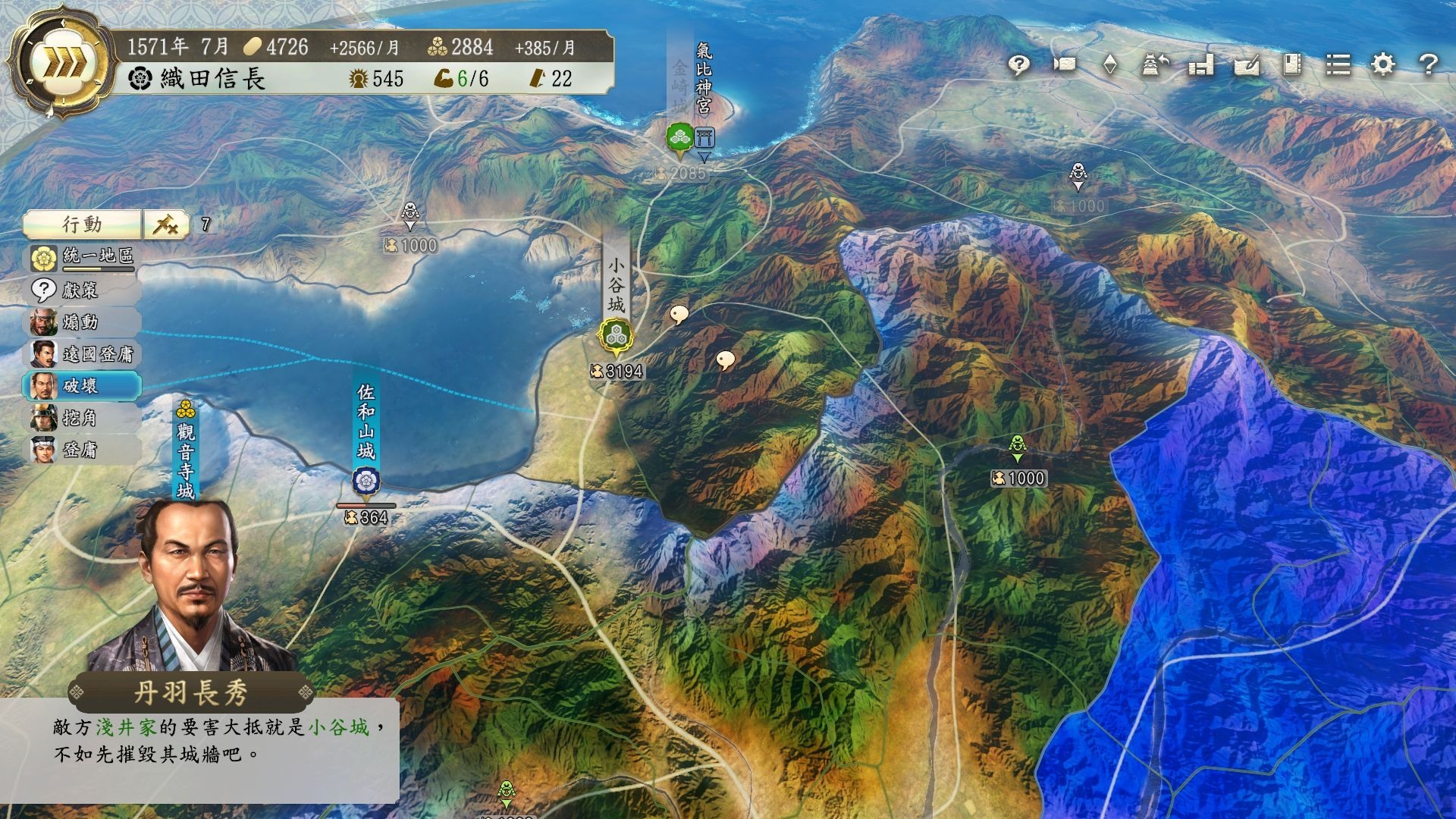Select the 佐和山城 castle marker
Screen dimensions: 1456x819
pos(365,481)
